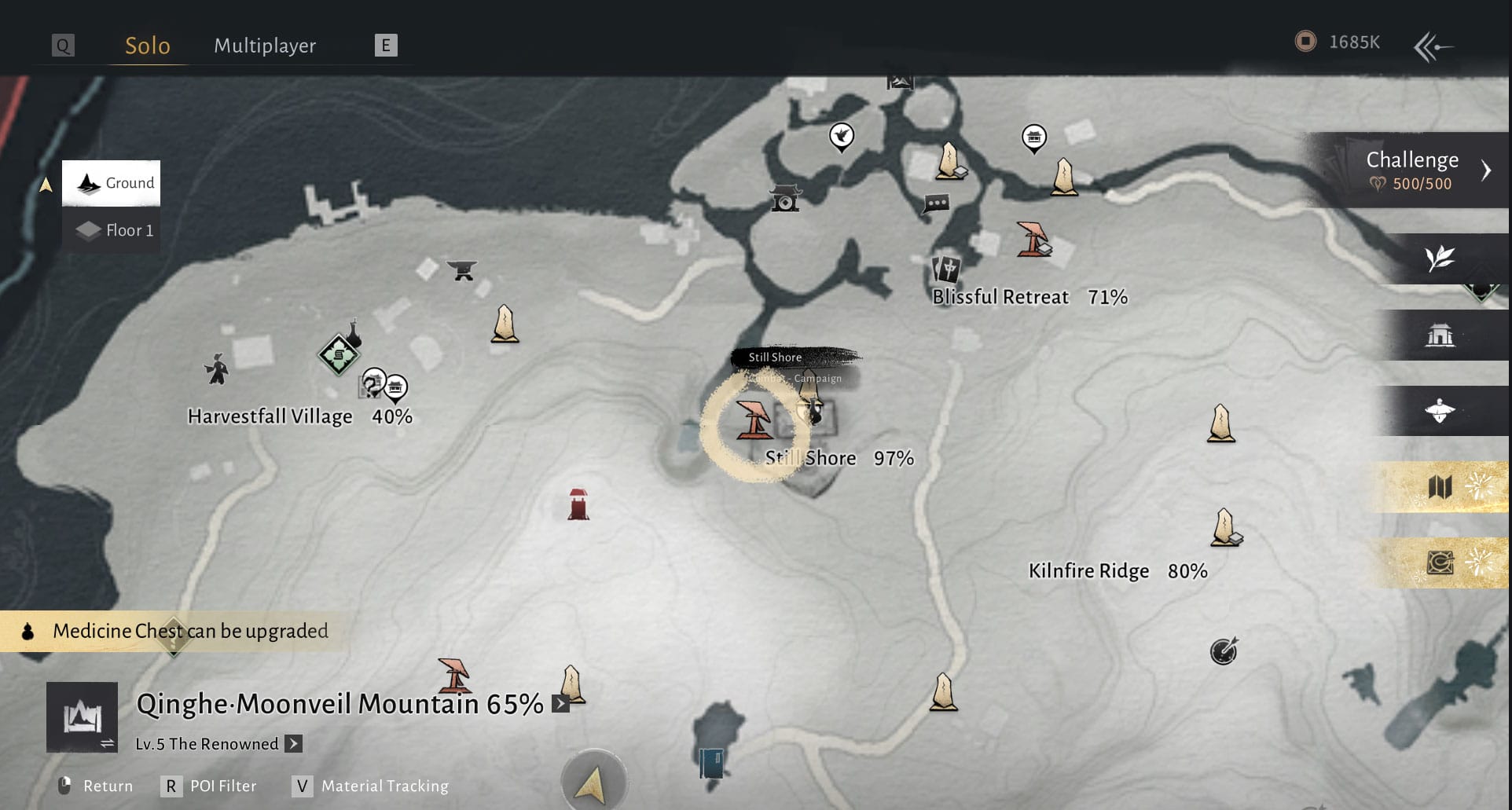Select the Blissful Retreat region label
This screenshot has width=1512, height=810.
pyautogui.click(x=1000, y=297)
